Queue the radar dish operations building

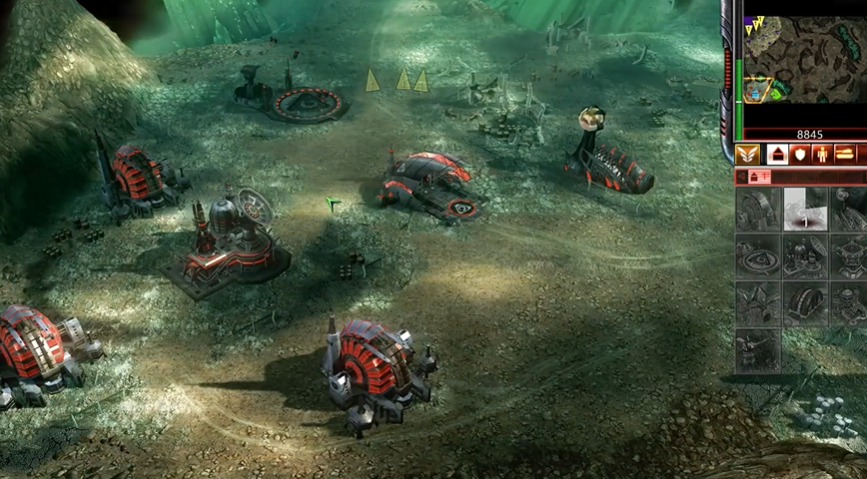804,257
